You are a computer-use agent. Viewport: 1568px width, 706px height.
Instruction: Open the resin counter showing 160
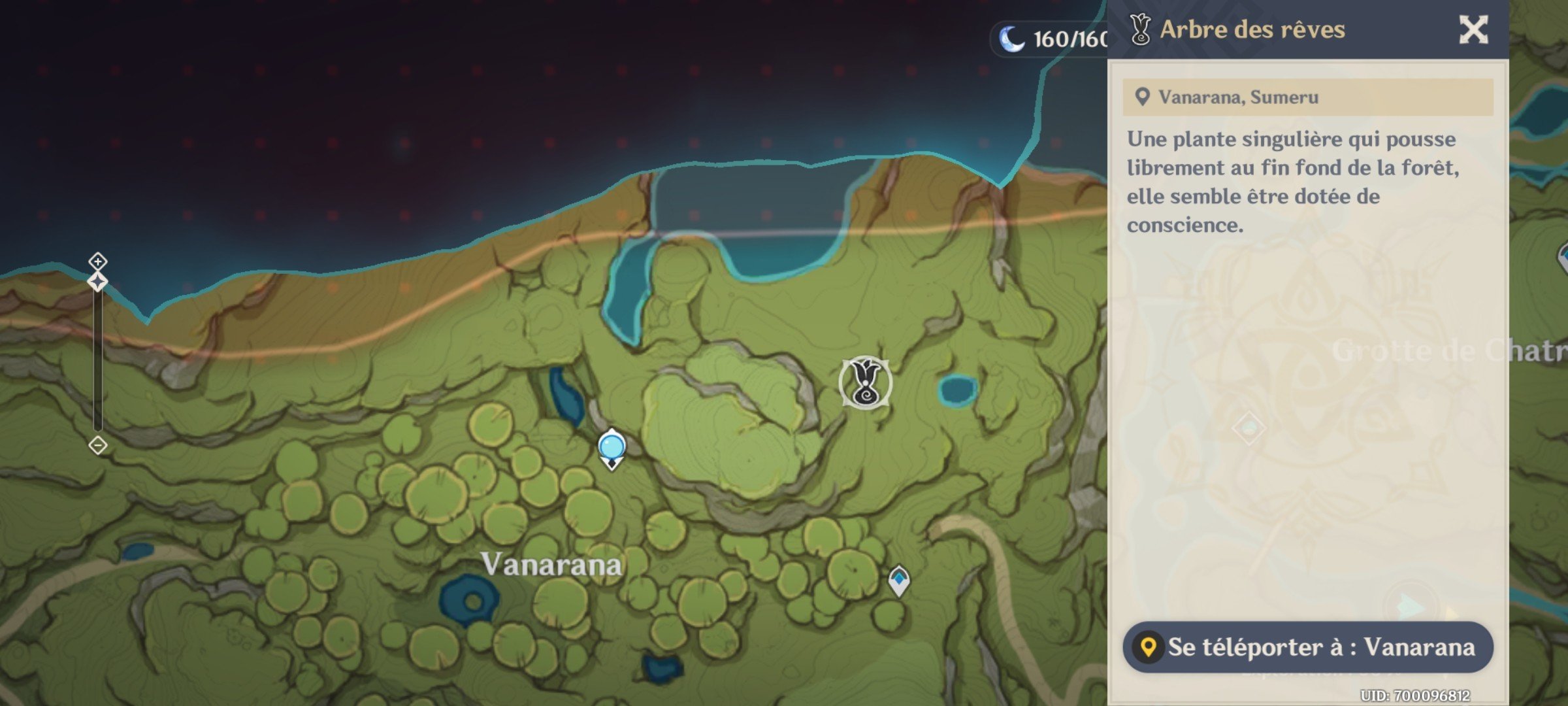(1053, 39)
